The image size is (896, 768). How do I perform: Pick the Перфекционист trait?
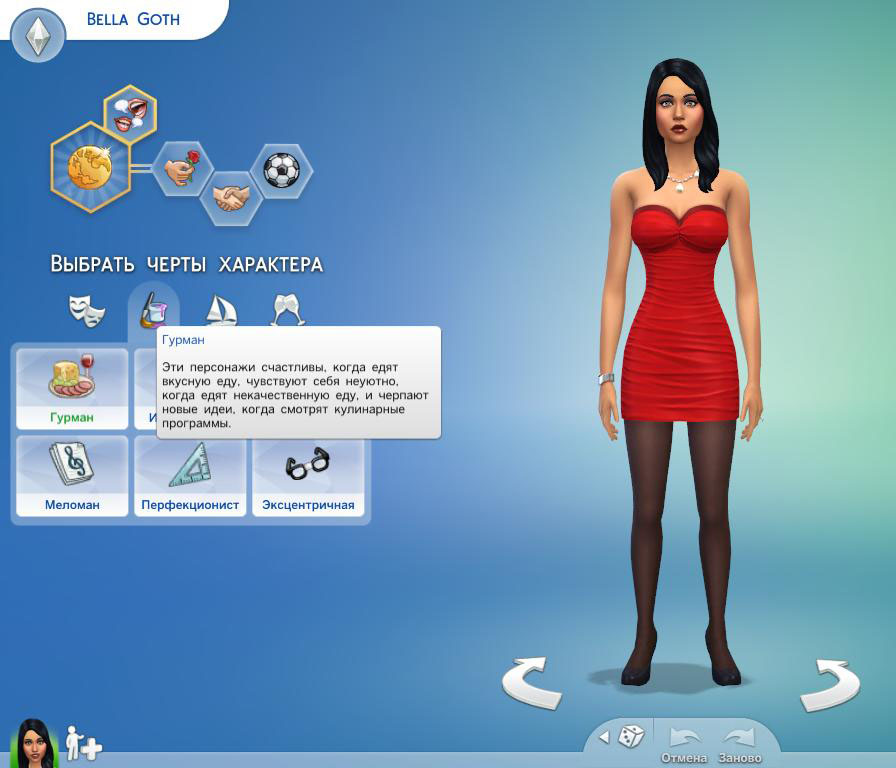pos(190,476)
